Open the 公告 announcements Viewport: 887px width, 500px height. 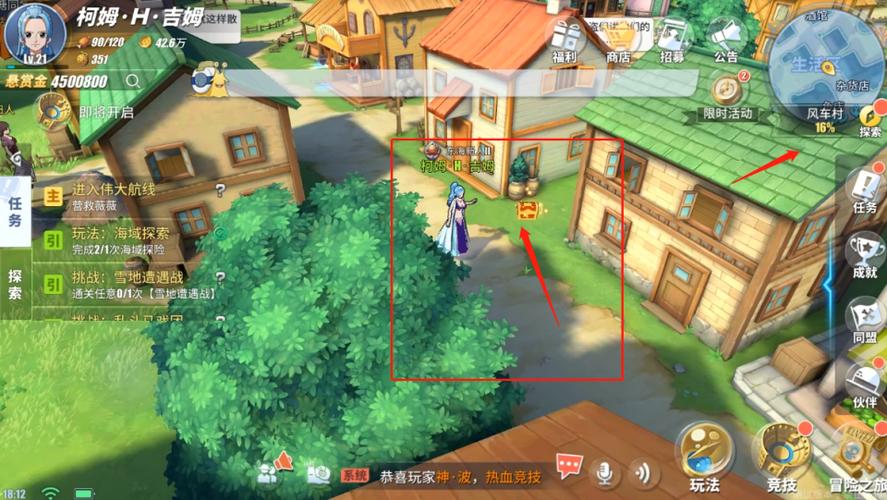coord(726,40)
